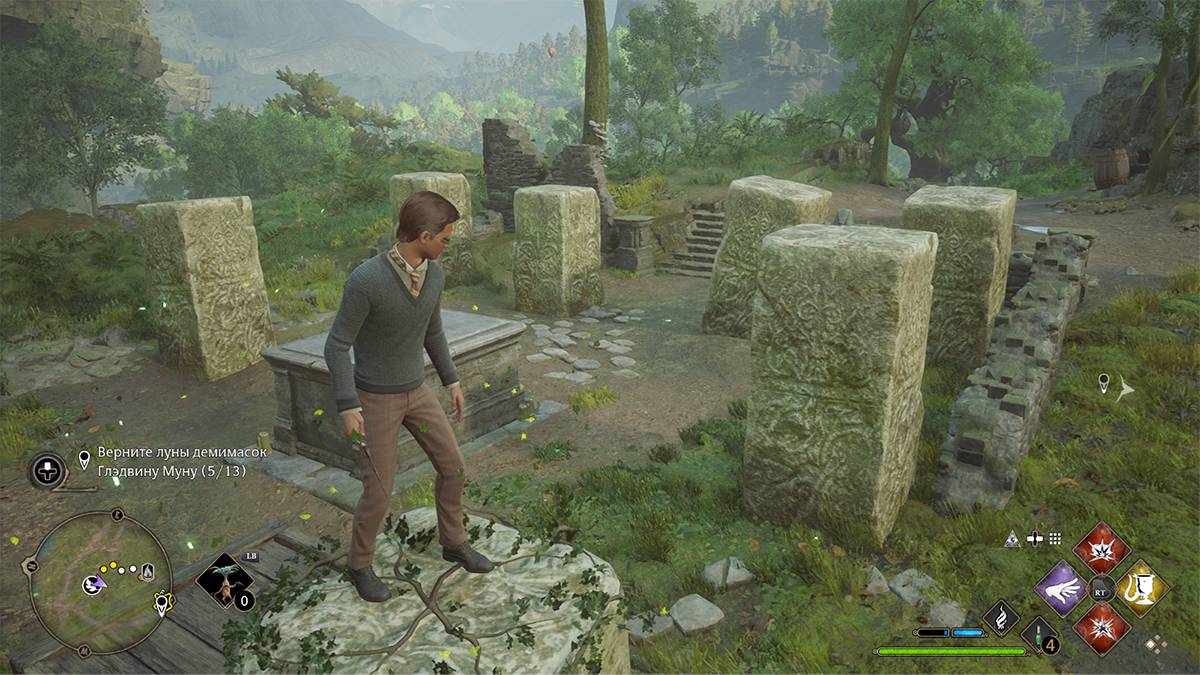Click the Revelio eye triangle icon
The image size is (1200, 675).
tap(1012, 539)
